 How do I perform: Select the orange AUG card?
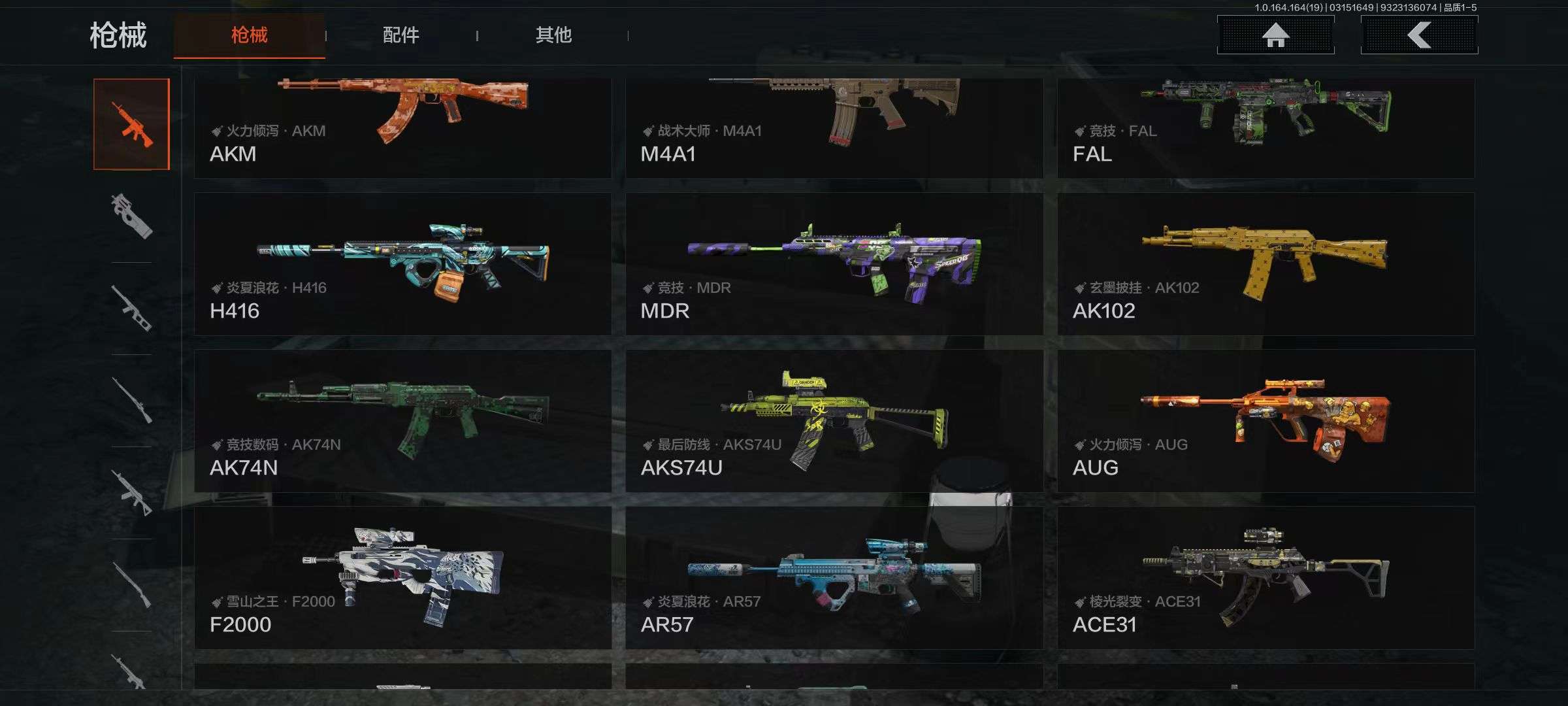click(x=1266, y=421)
